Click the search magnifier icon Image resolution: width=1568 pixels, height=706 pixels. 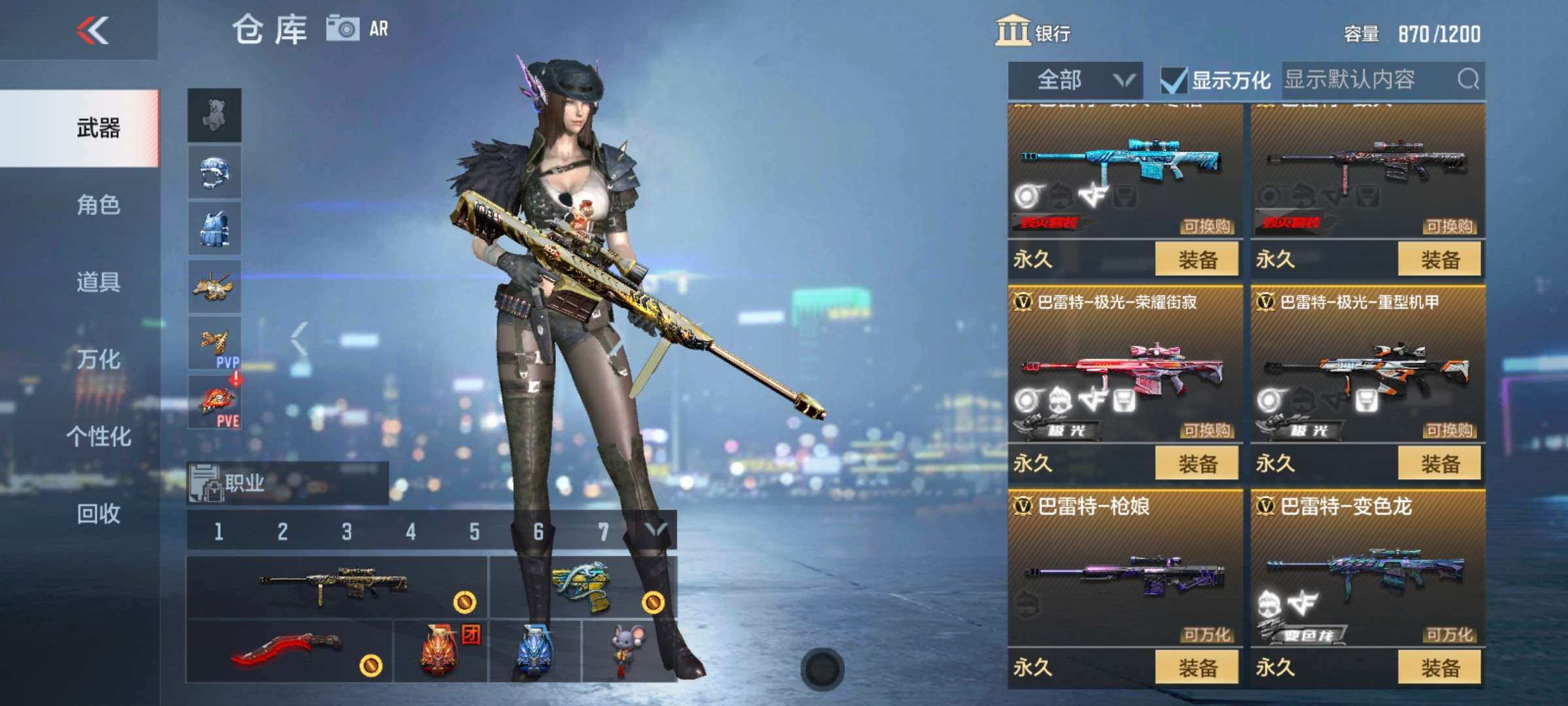[1470, 80]
